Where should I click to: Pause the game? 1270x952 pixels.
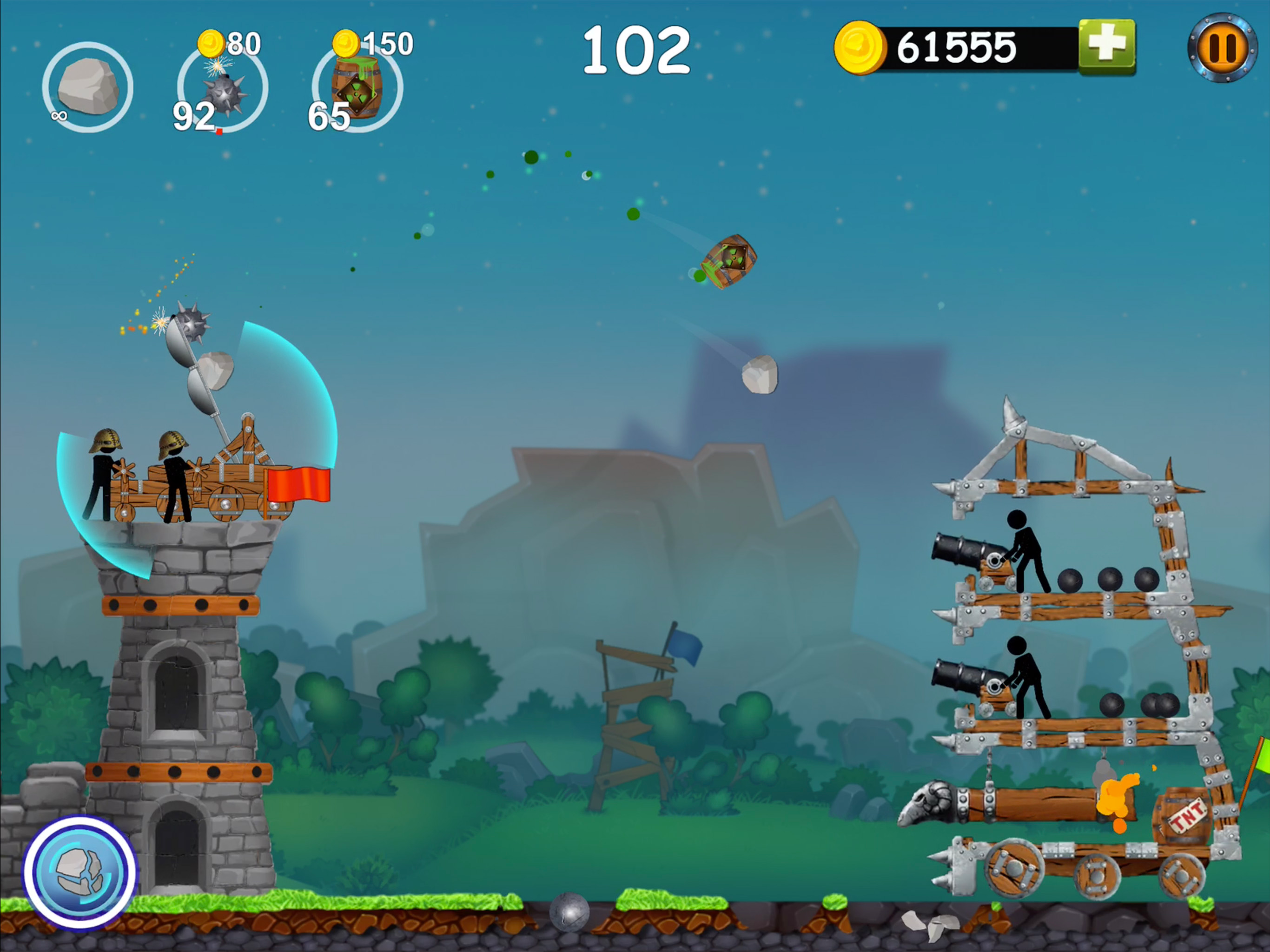[x=1222, y=48]
